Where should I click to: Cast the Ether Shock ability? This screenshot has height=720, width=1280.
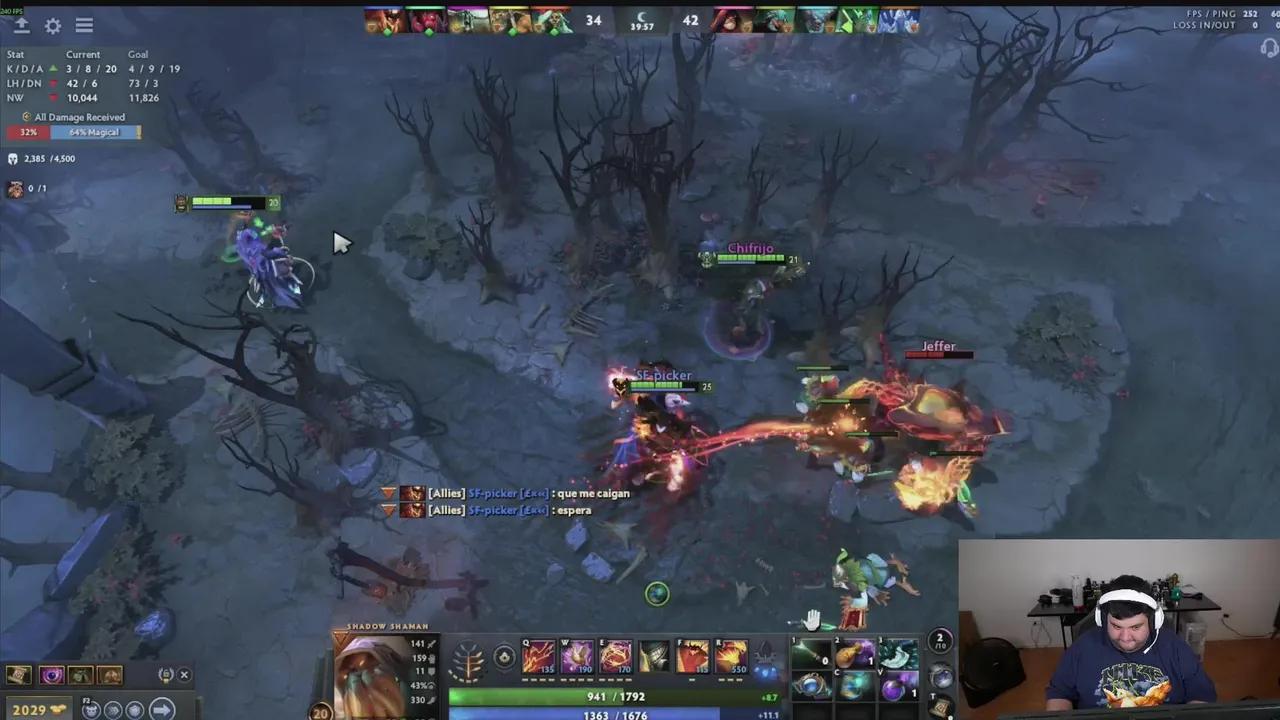point(538,657)
